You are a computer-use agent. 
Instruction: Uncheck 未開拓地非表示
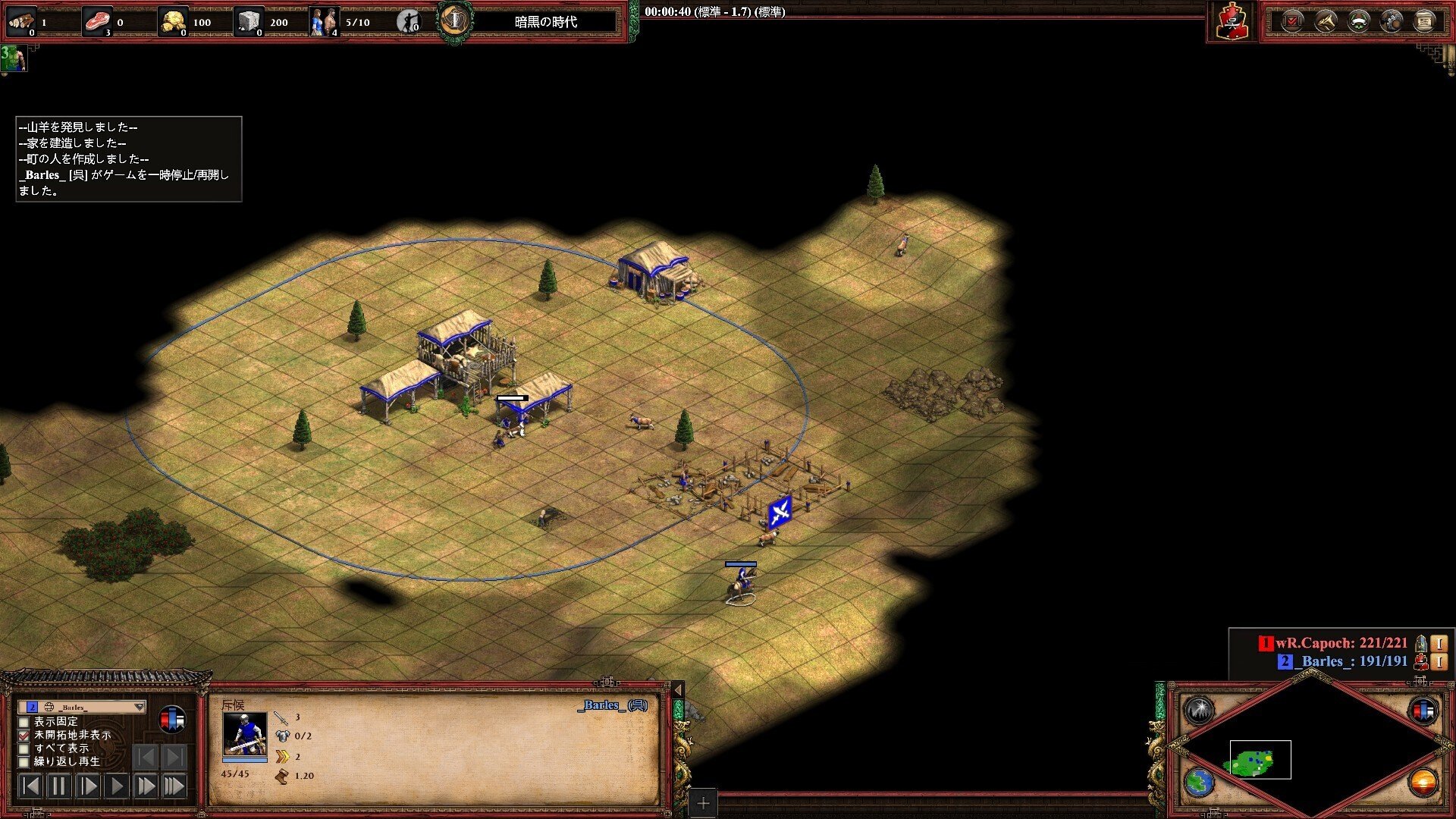coord(23,736)
